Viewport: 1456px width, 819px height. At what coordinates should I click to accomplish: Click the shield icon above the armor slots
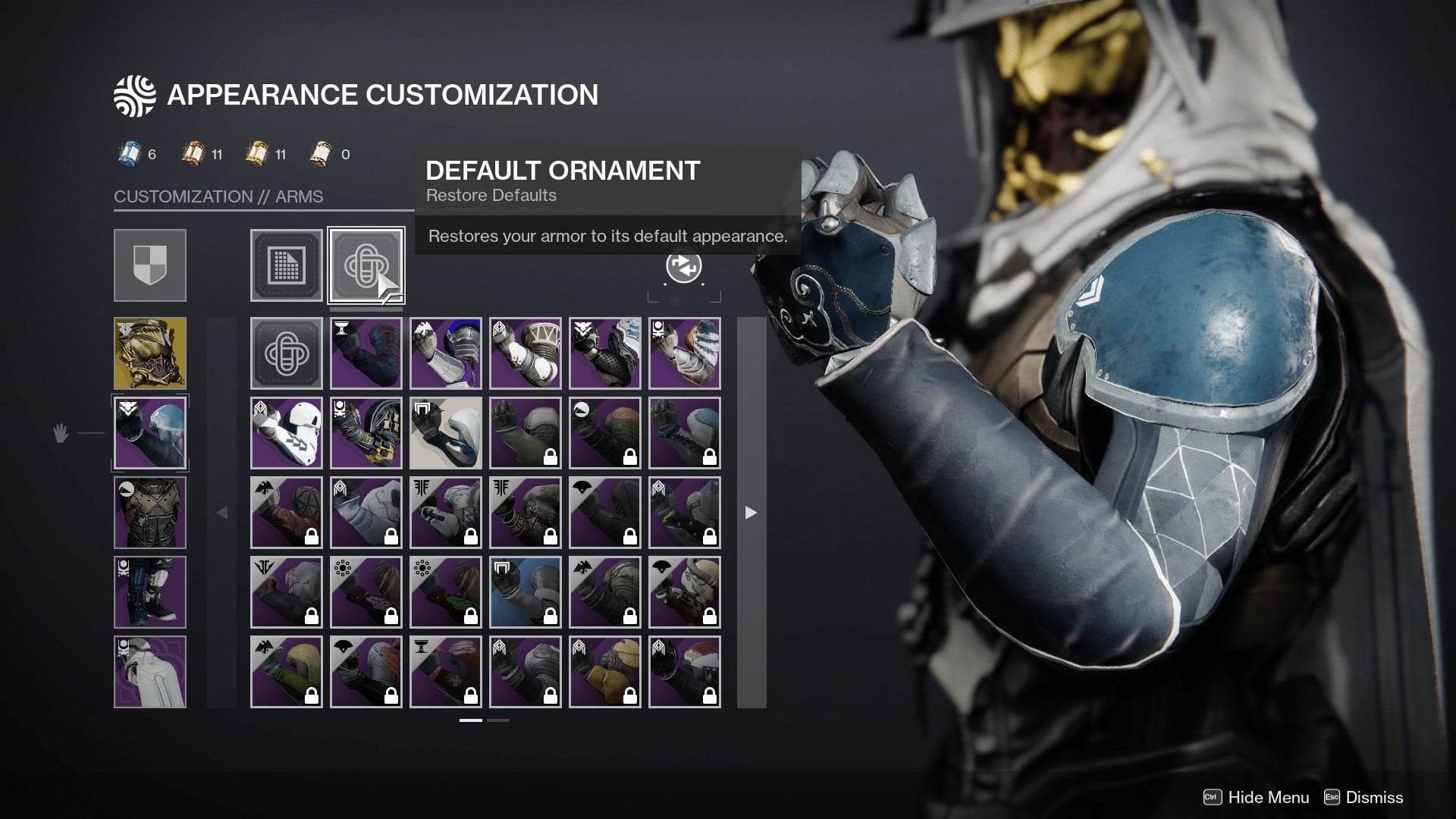[x=149, y=265]
